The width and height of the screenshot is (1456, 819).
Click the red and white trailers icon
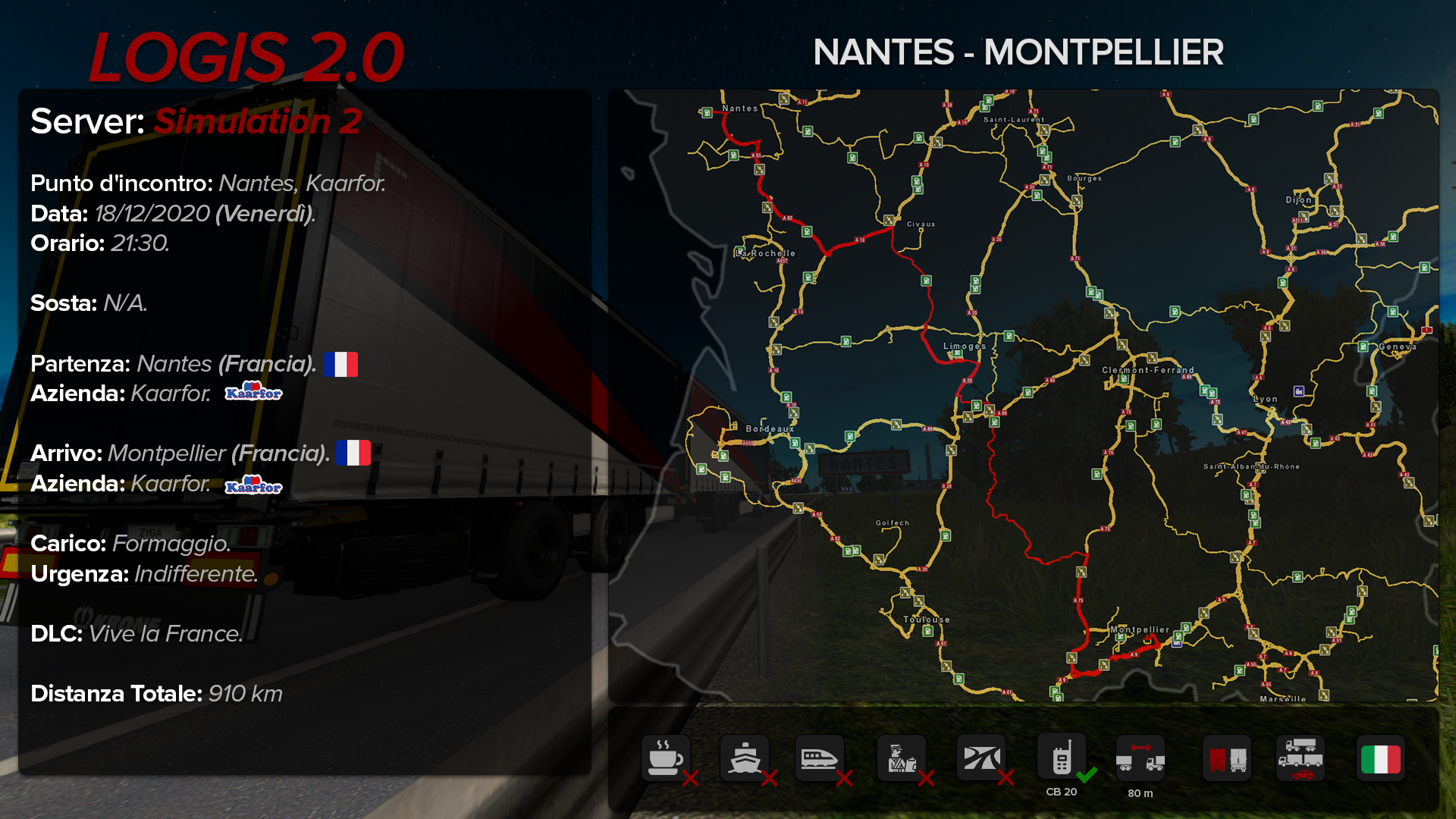[x=1227, y=758]
